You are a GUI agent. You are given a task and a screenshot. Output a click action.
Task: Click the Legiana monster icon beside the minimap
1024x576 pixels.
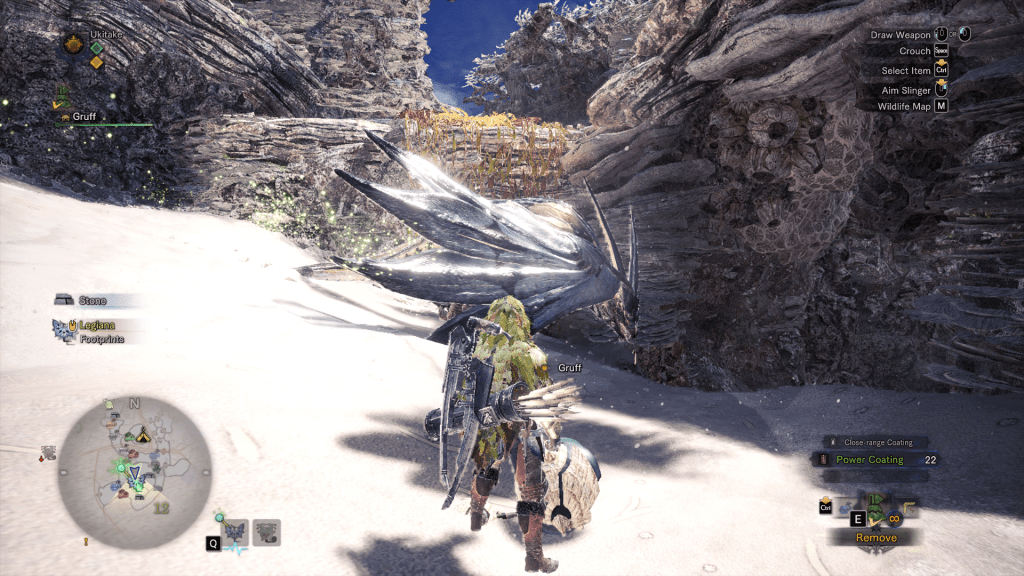(237, 531)
